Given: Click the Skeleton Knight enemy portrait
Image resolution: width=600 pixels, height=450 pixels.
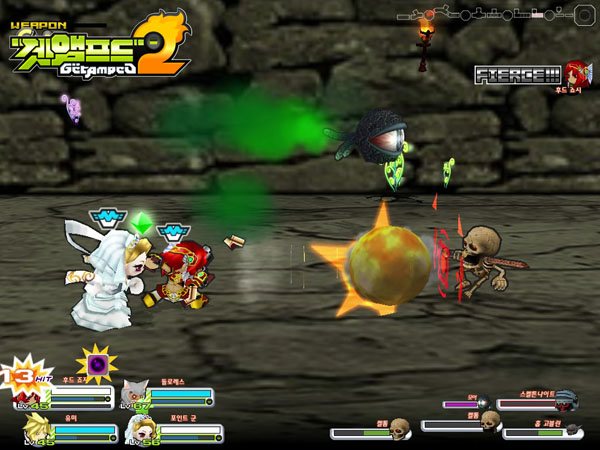Looking at the screenshot, I should click(566, 402).
